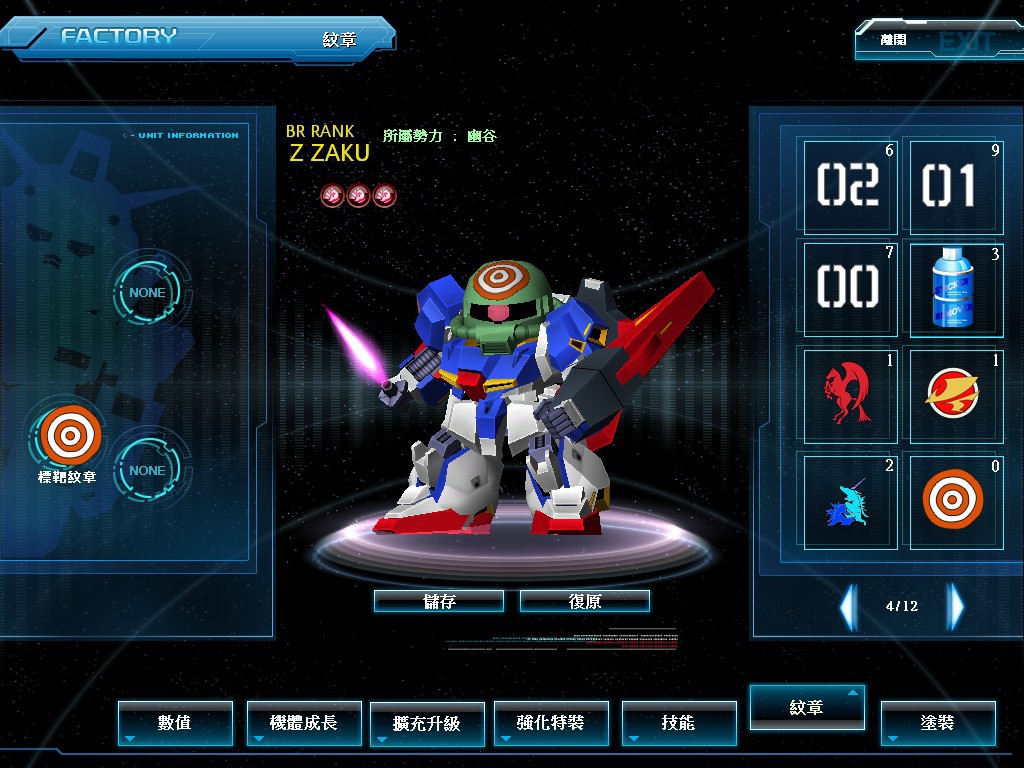Save the emblem layout with 儲存

(439, 601)
